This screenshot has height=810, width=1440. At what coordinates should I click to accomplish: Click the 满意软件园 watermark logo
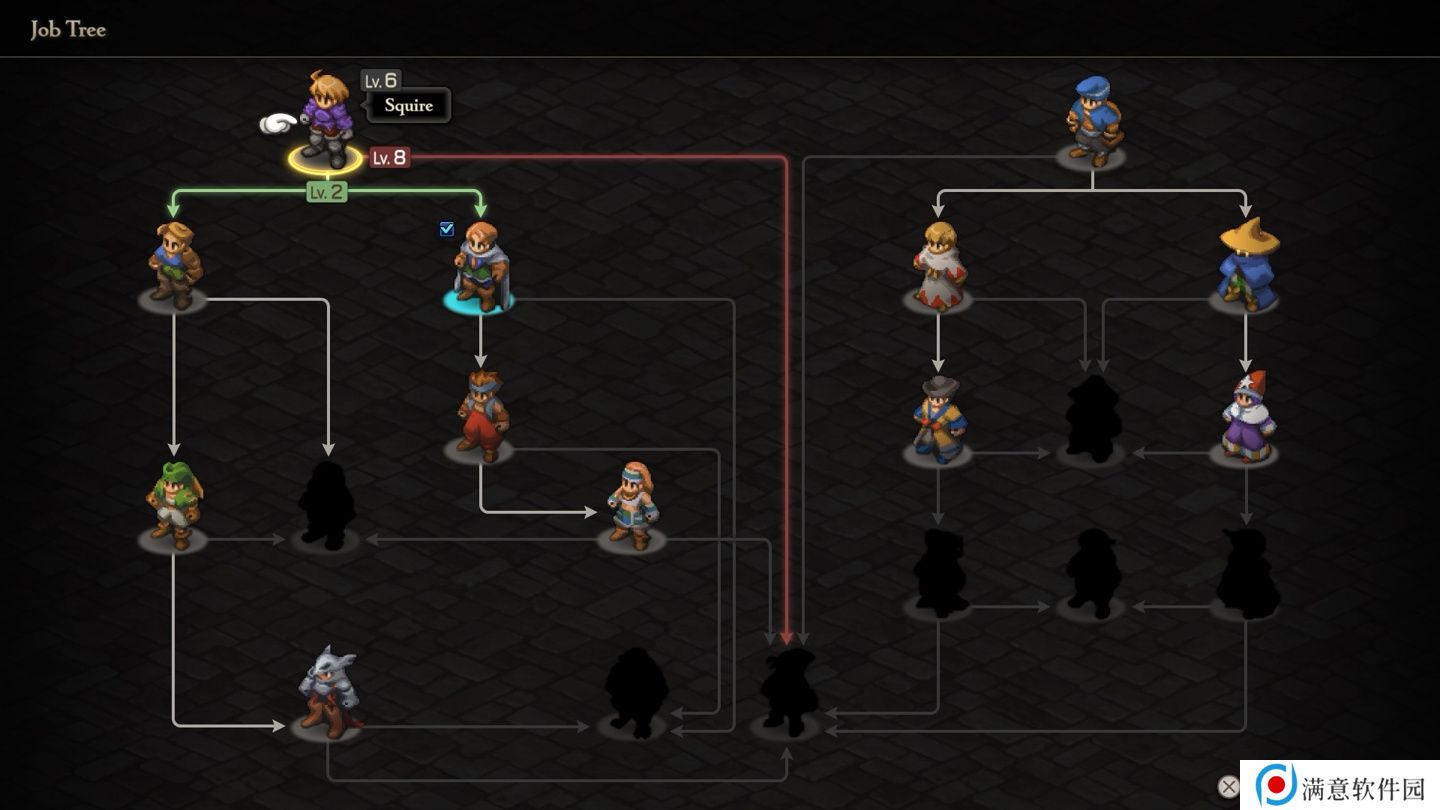(1340, 786)
